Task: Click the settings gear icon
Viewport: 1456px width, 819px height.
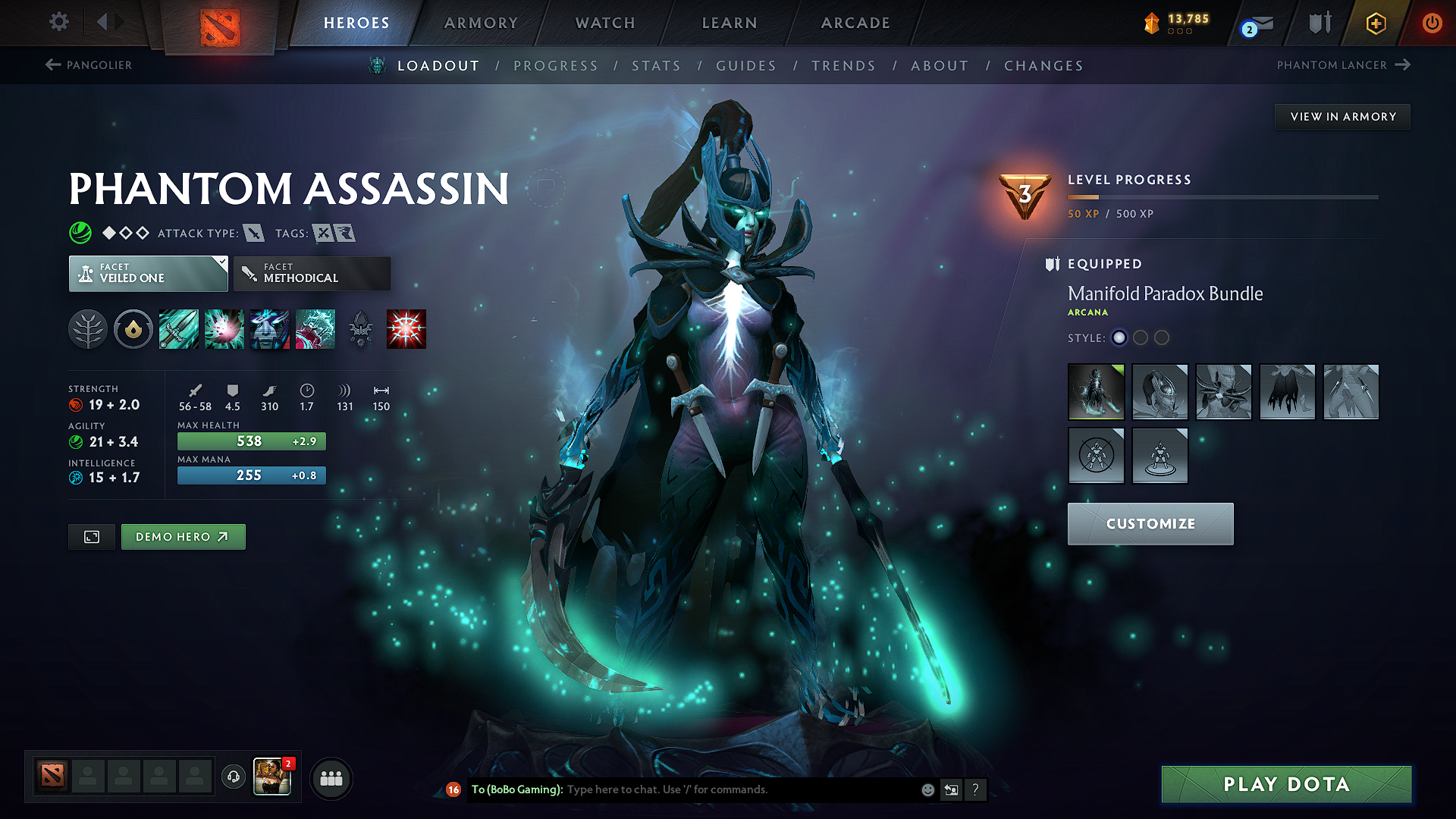Action: pos(58,22)
